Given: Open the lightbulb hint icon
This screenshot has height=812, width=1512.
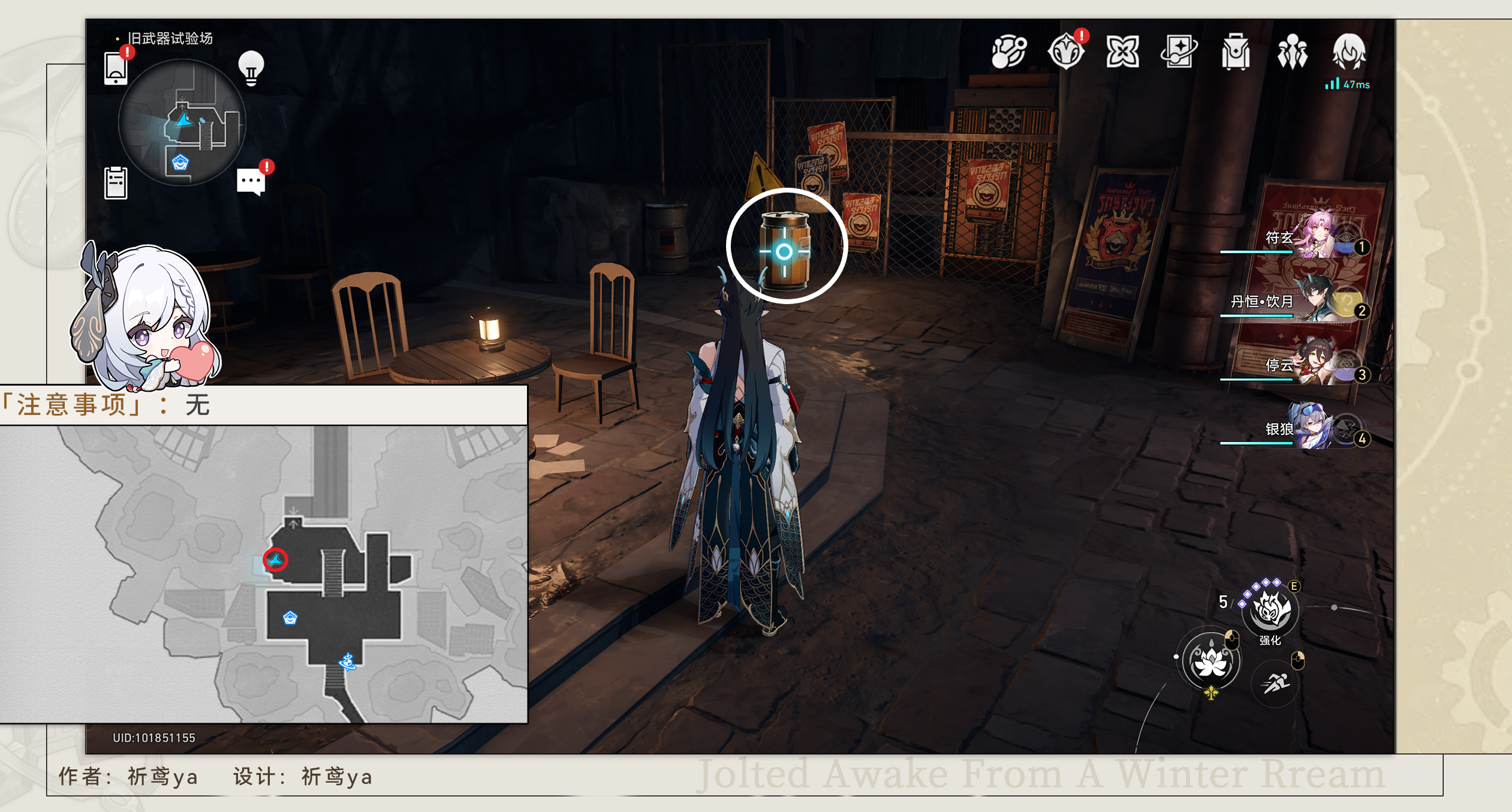Looking at the screenshot, I should click(x=251, y=68).
